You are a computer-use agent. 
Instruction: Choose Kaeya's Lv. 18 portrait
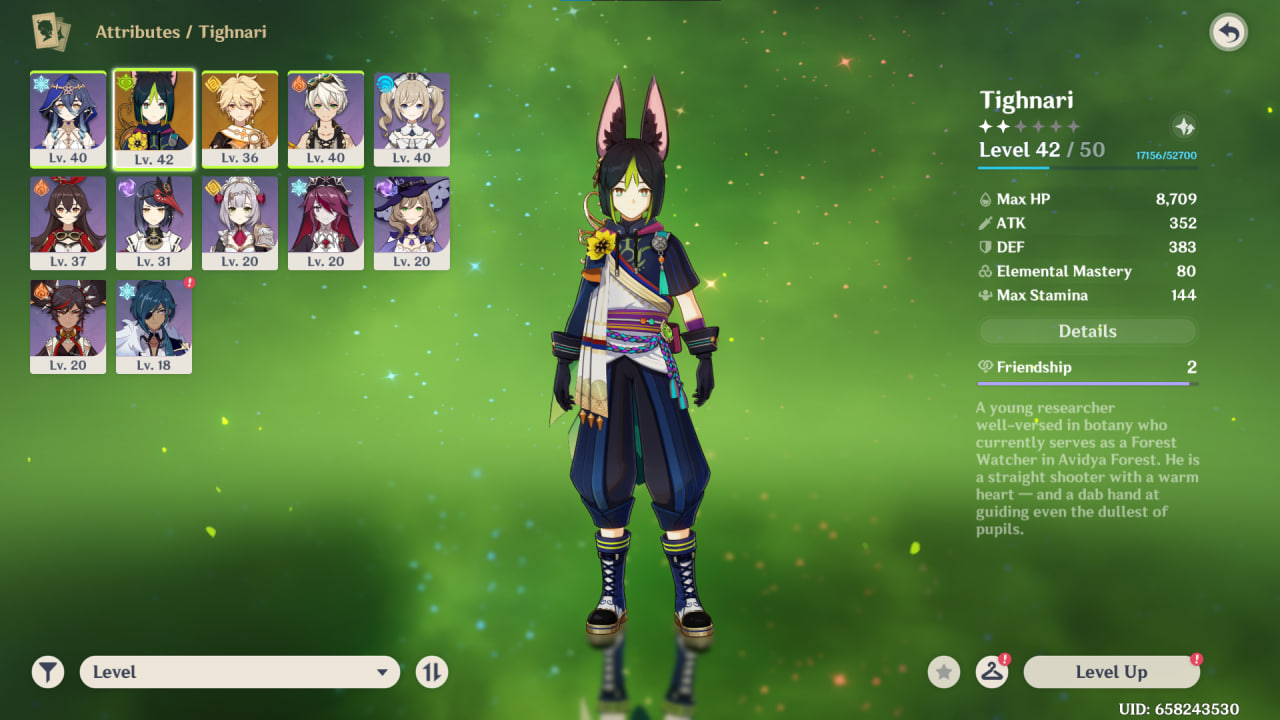154,326
